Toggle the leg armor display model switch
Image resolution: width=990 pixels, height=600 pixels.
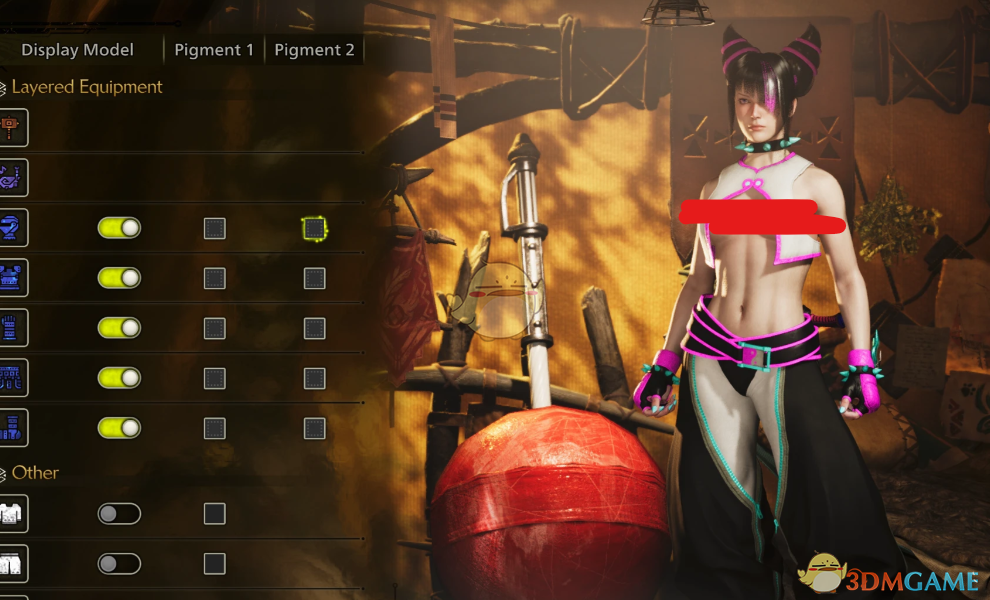coord(119,428)
